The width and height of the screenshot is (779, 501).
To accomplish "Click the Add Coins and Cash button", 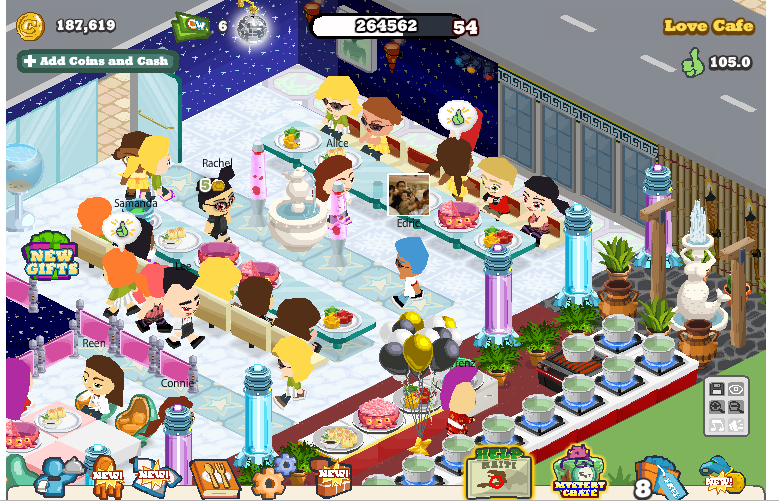I will 97,61.
